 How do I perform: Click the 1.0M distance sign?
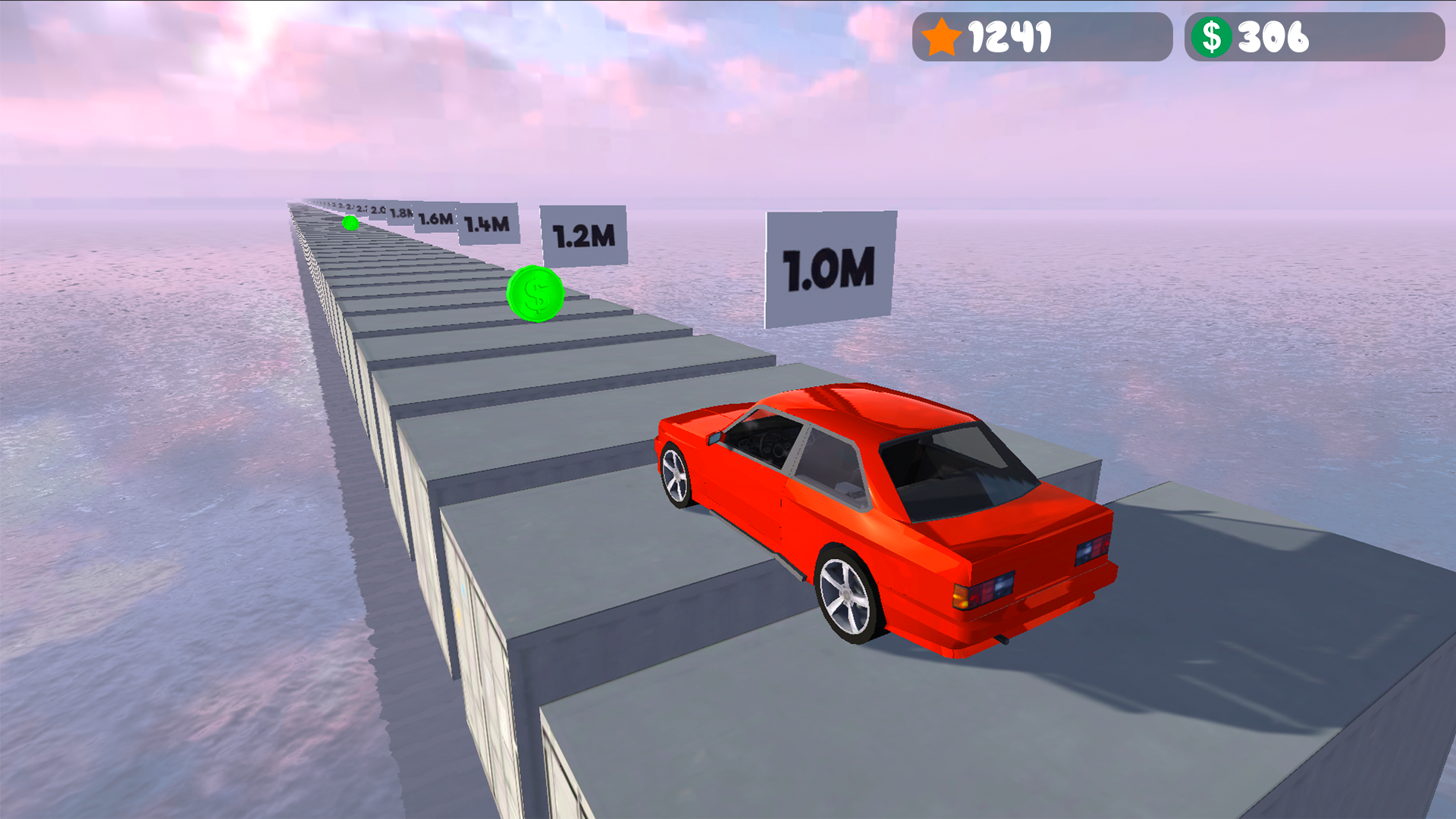(x=830, y=268)
